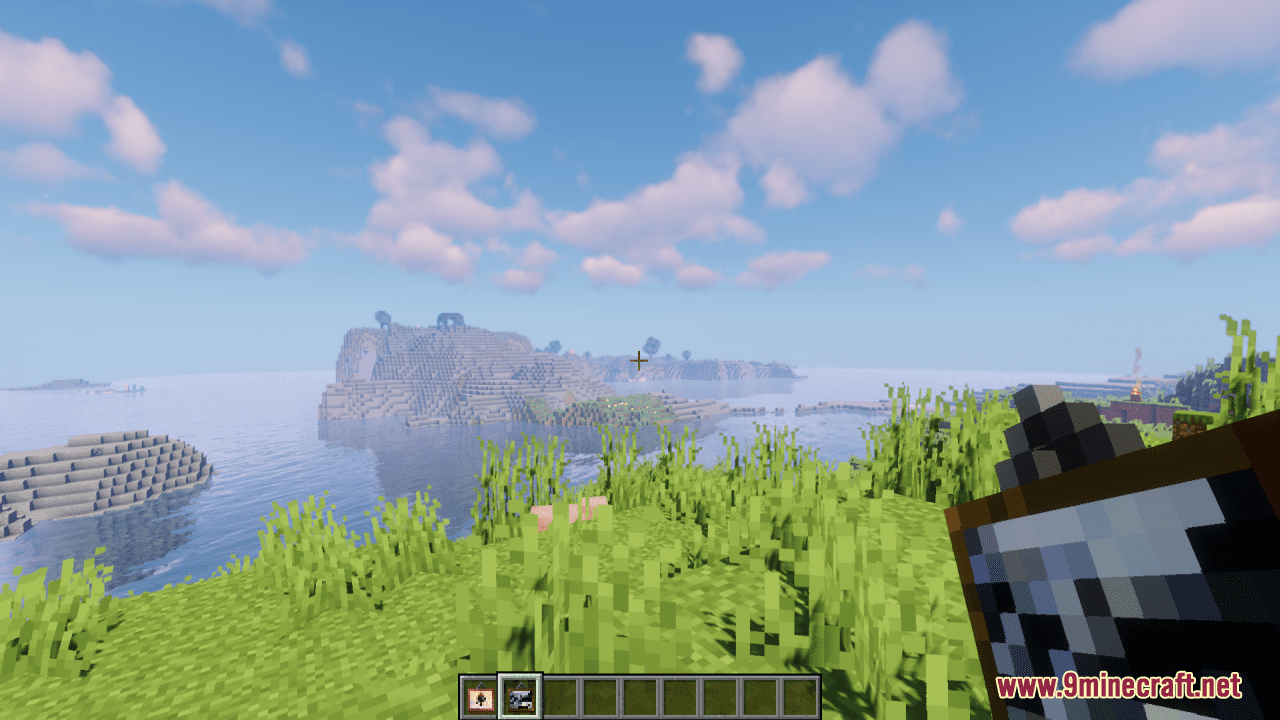Select the highlighted brown-framed picture hotbar slot
This screenshot has height=720, width=1280.
tap(520, 697)
